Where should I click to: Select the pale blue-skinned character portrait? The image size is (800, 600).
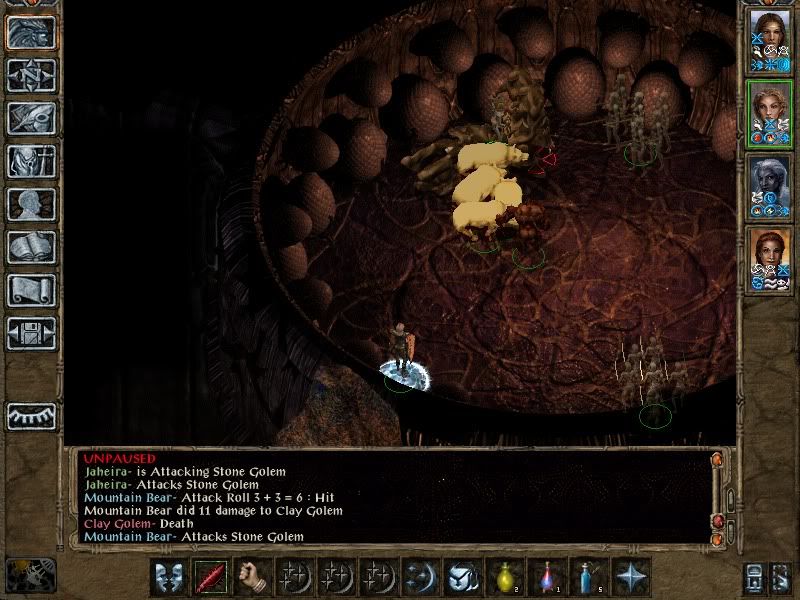click(769, 186)
